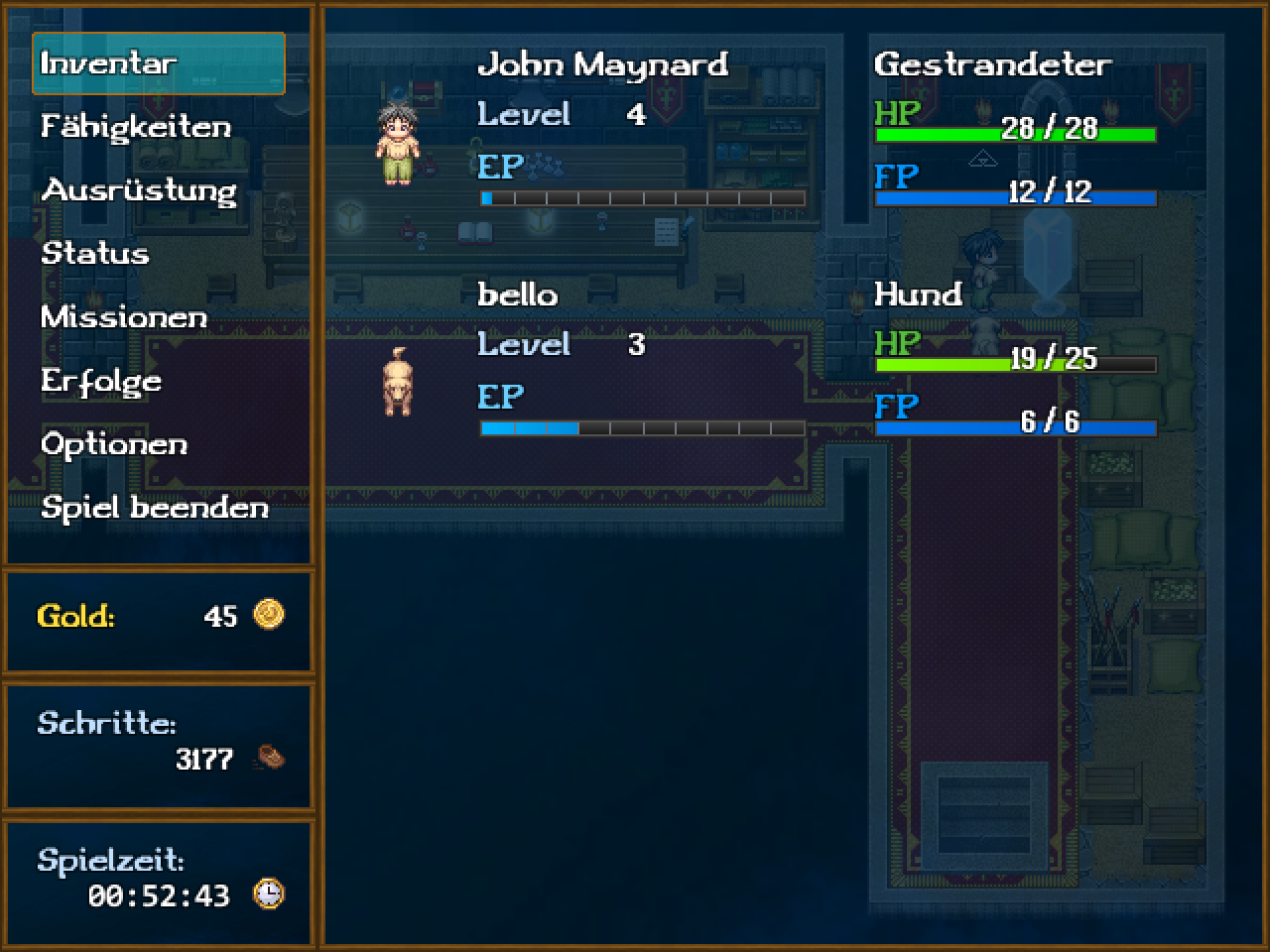Show the Missionen list
This screenshot has width=1270, height=952.
coord(124,317)
